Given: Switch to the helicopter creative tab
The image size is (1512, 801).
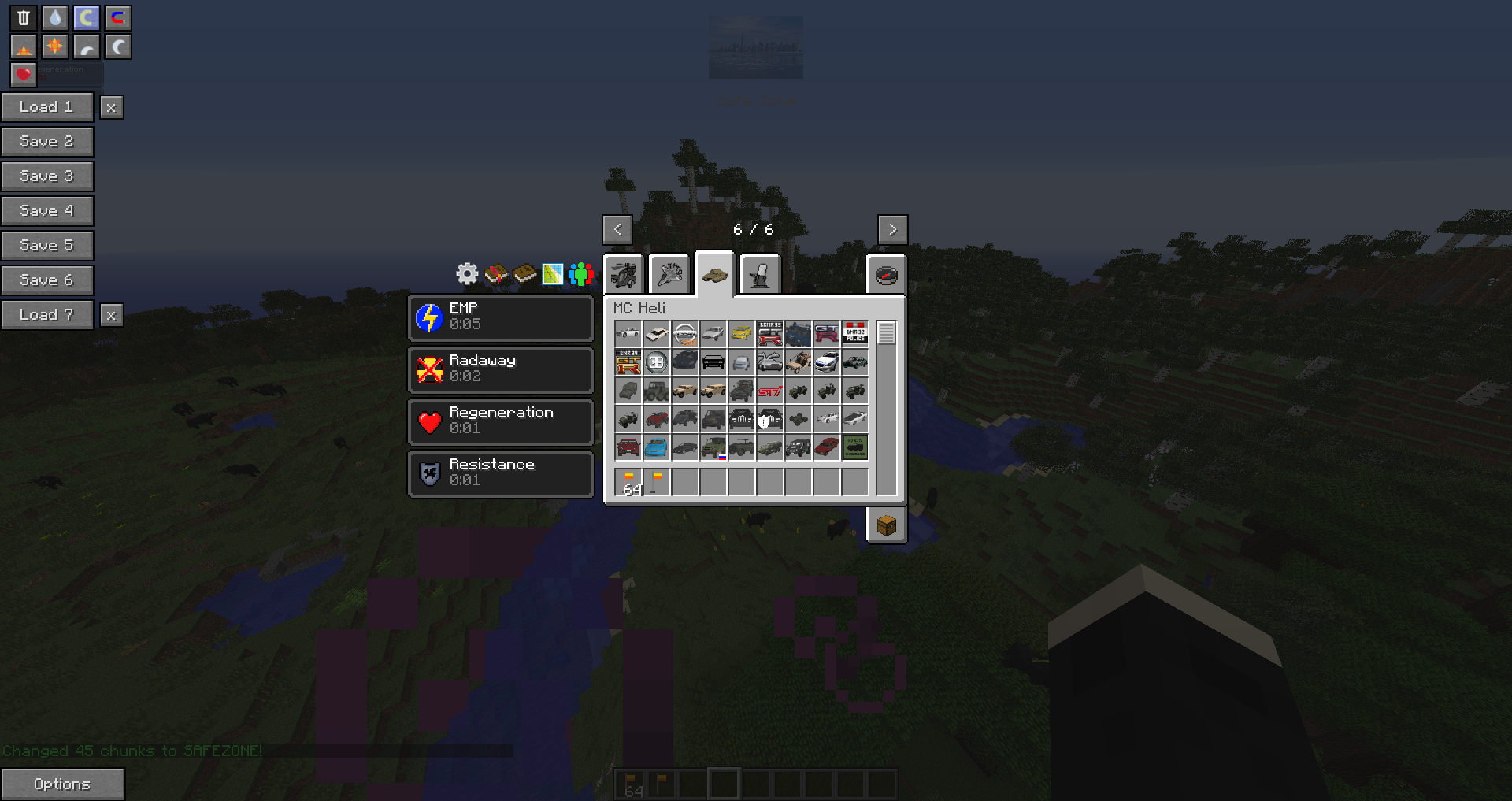Looking at the screenshot, I should tap(623, 273).
